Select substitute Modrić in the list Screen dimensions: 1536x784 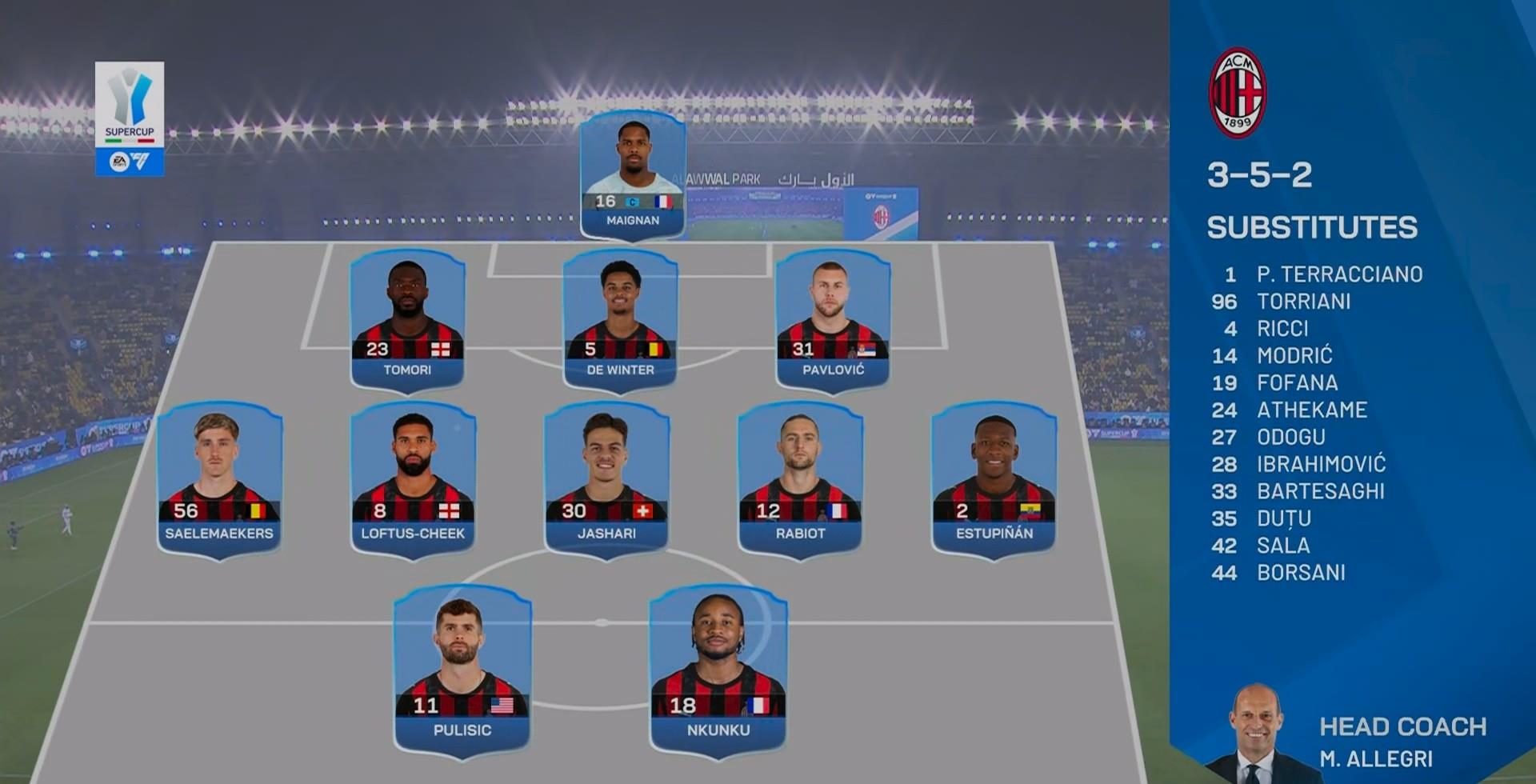1294,355
